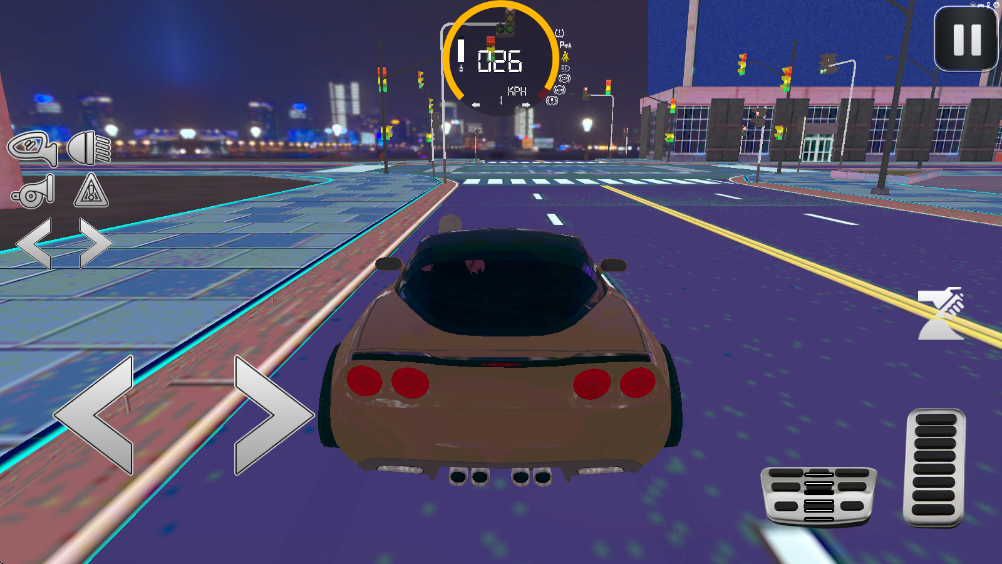Pause the game with the pause button
The height and width of the screenshot is (564, 1002).
pyautogui.click(x=966, y=39)
